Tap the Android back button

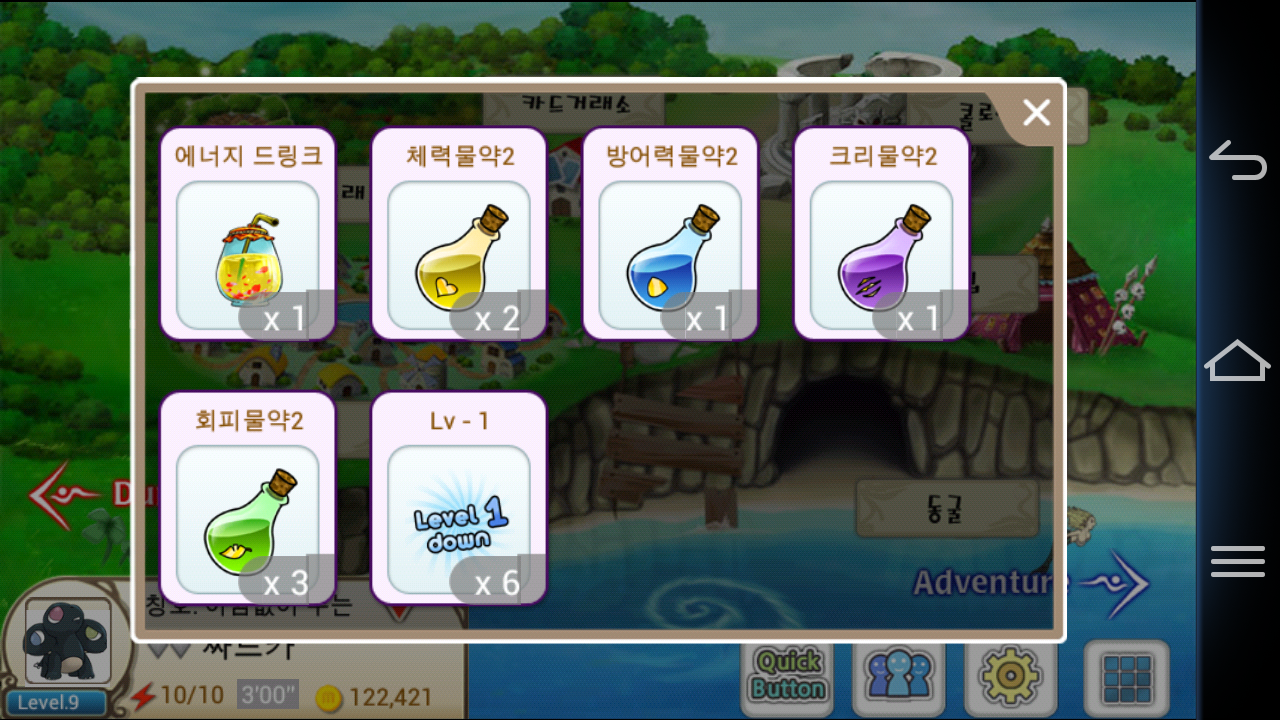[x=1238, y=161]
